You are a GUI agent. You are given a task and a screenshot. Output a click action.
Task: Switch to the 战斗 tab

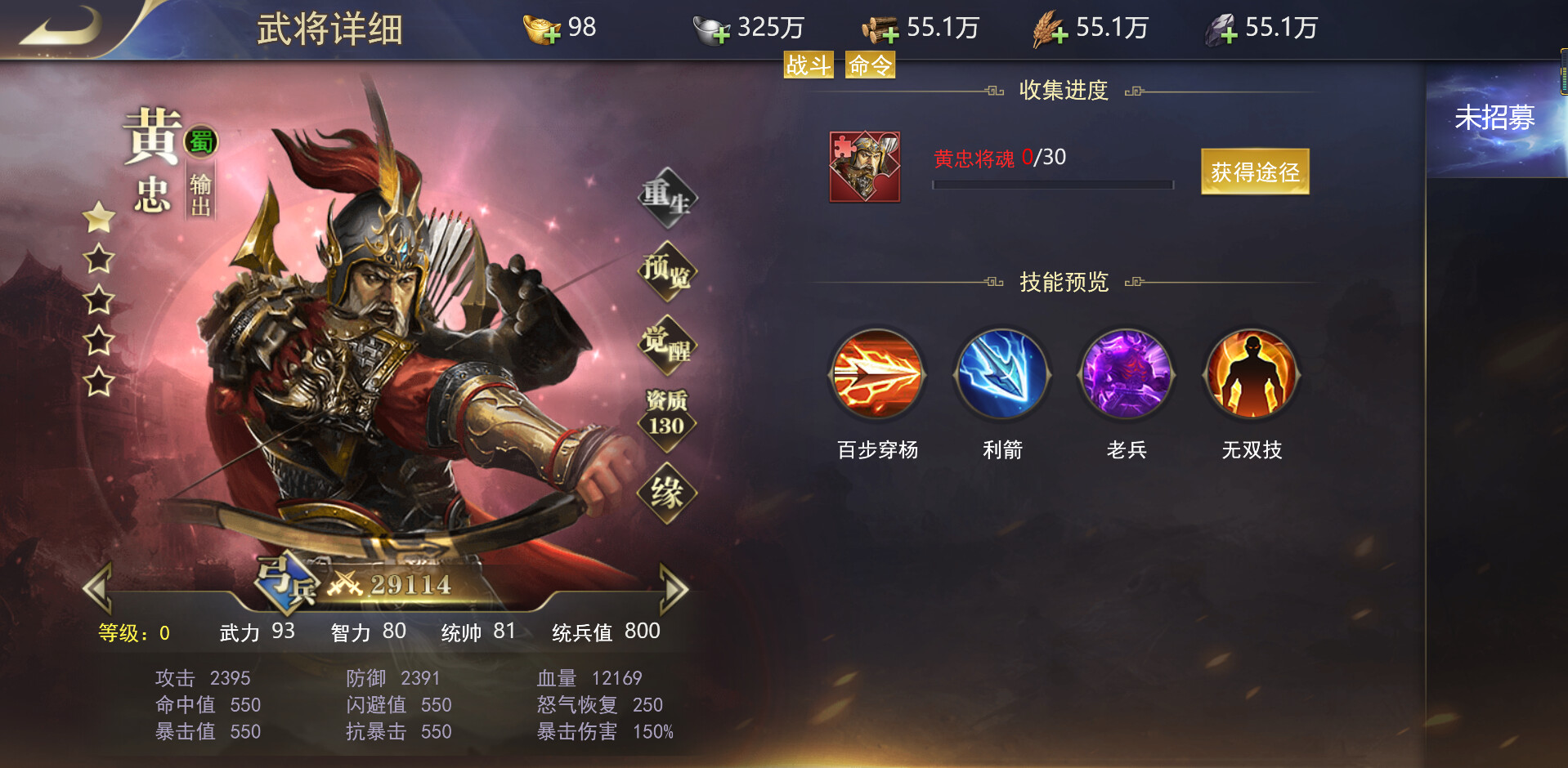coord(806,64)
